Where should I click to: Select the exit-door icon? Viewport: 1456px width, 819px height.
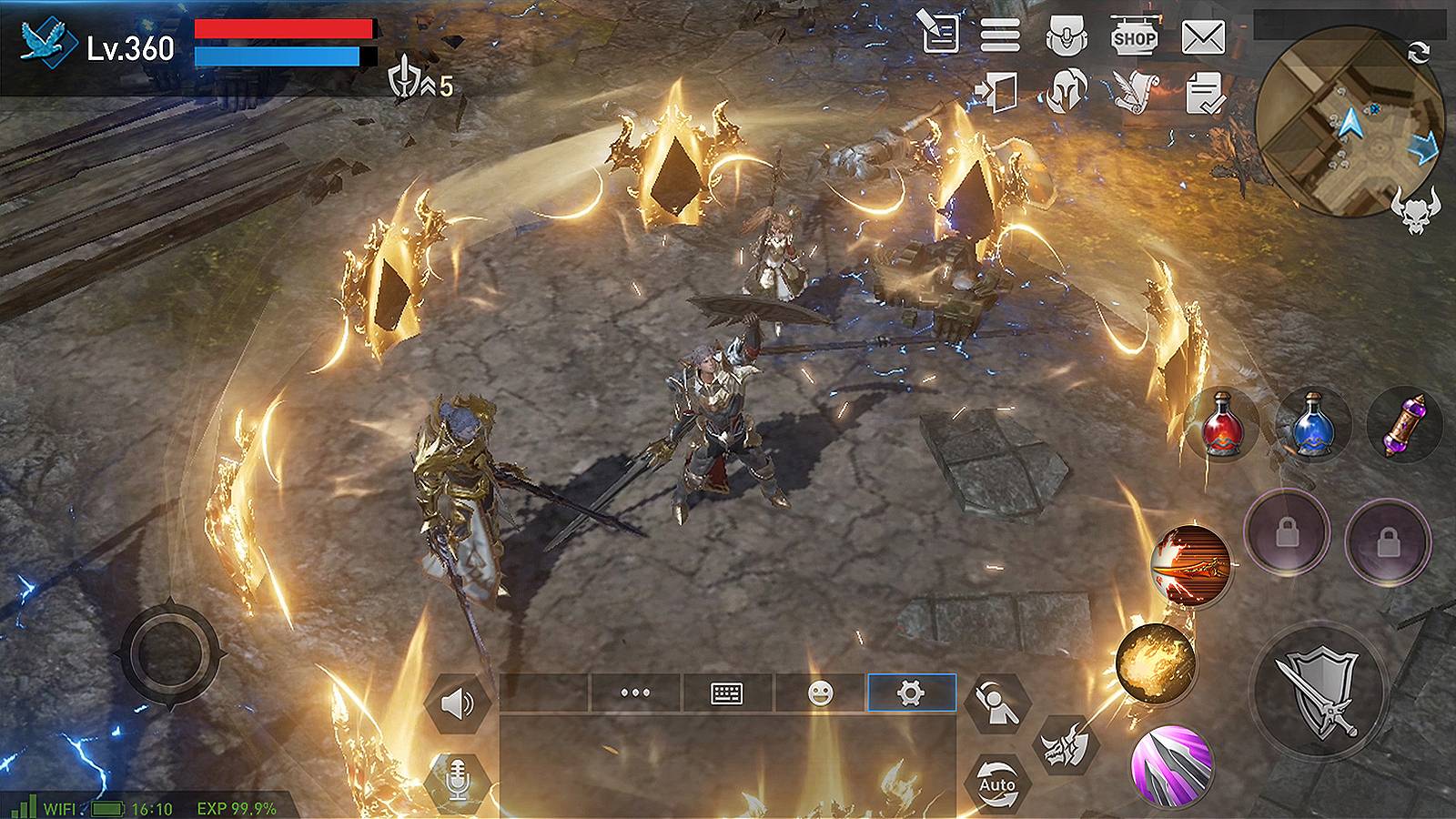tap(1002, 91)
